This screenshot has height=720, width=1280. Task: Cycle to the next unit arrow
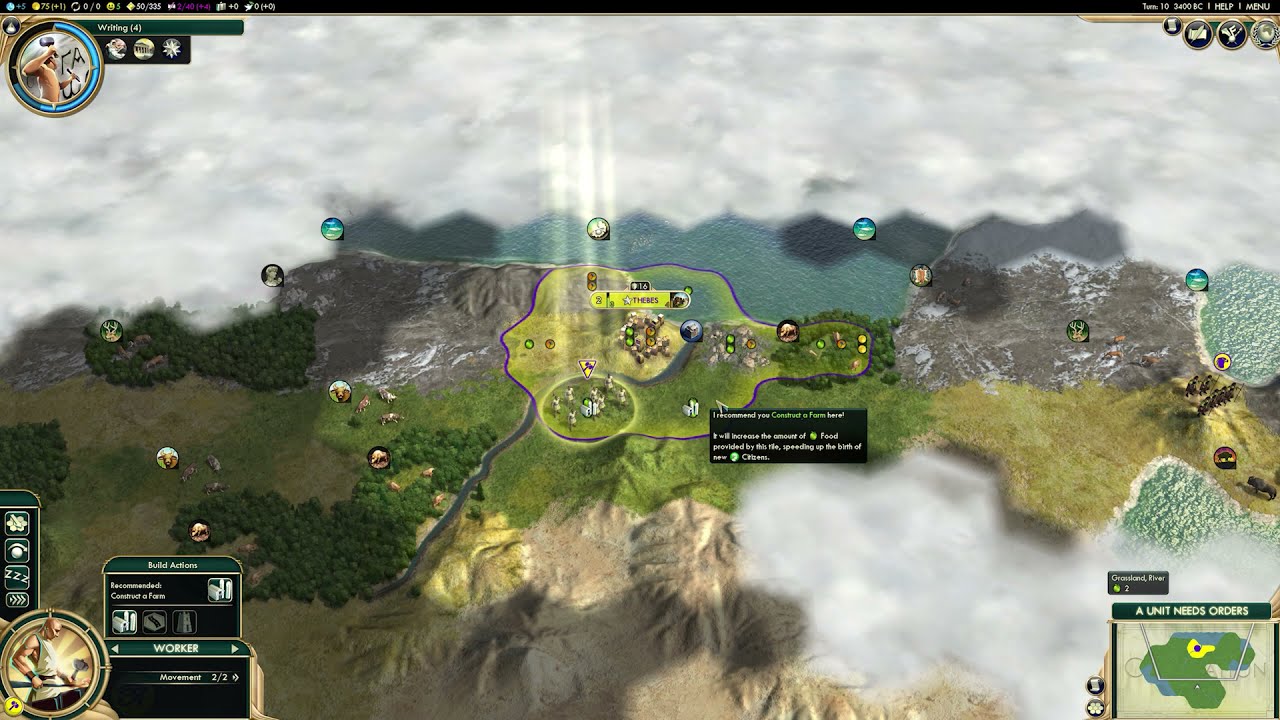(x=235, y=649)
